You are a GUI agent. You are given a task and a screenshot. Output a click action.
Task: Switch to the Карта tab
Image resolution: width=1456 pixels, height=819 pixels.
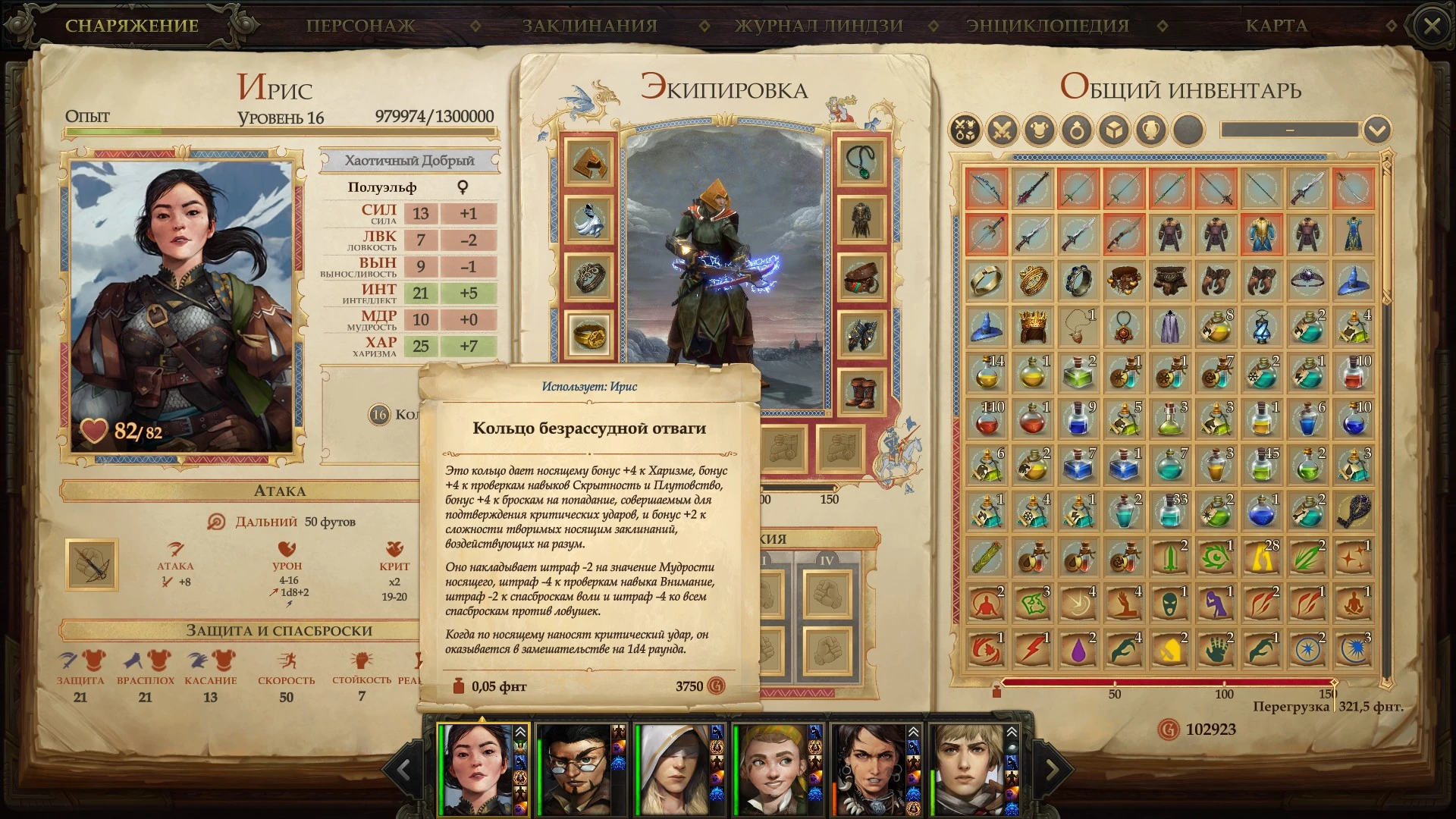[x=1276, y=26]
